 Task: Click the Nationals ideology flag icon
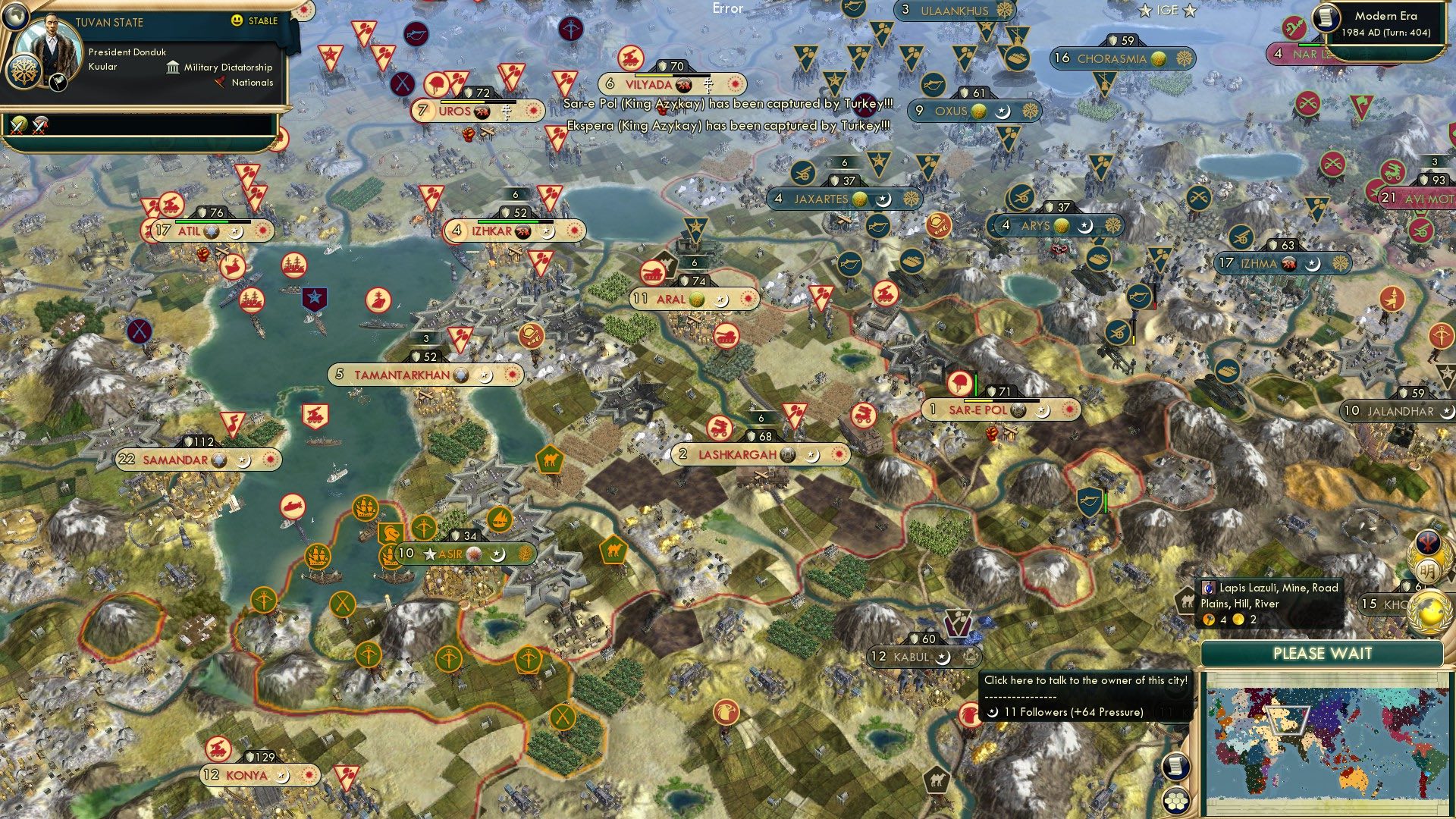(x=220, y=82)
